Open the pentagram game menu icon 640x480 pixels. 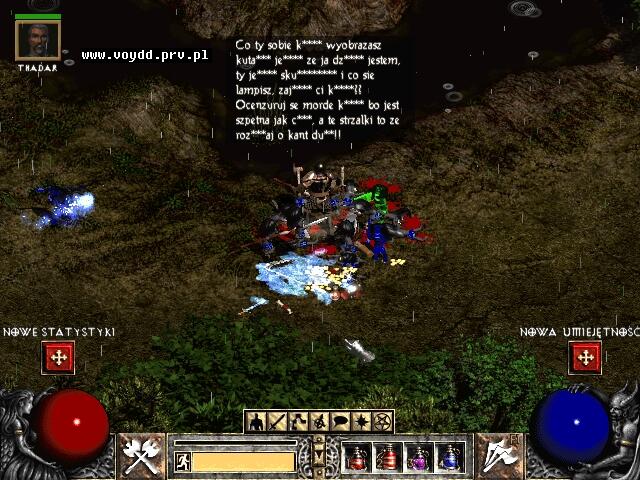click(383, 421)
